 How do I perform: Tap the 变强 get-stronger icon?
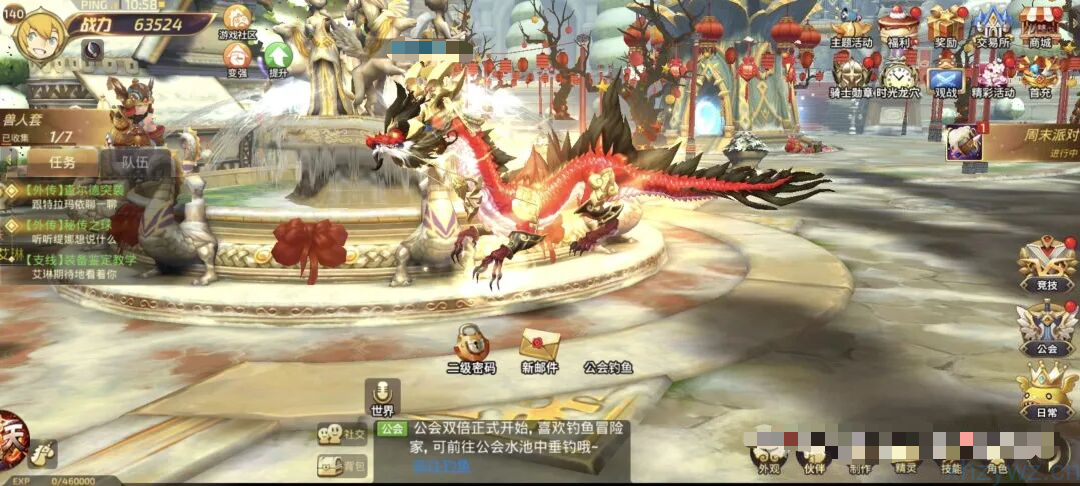click(238, 56)
